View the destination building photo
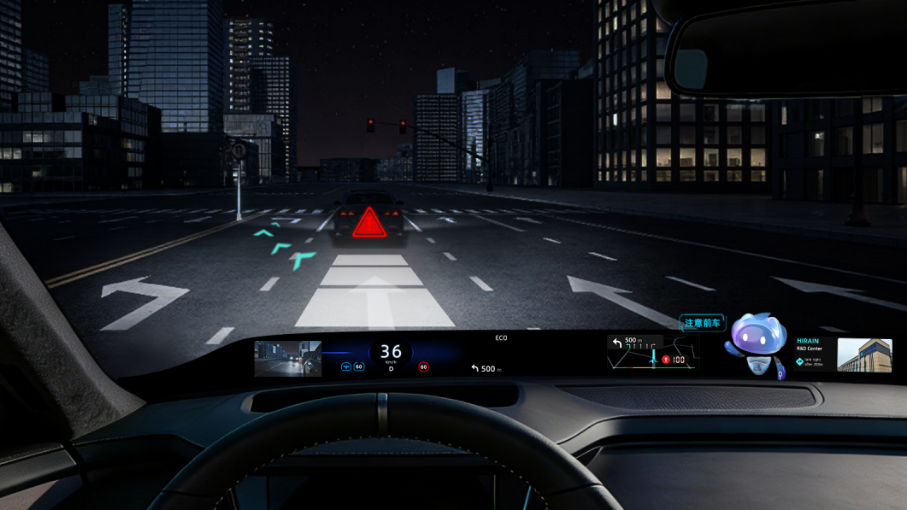The width and height of the screenshot is (907, 510). (x=864, y=355)
